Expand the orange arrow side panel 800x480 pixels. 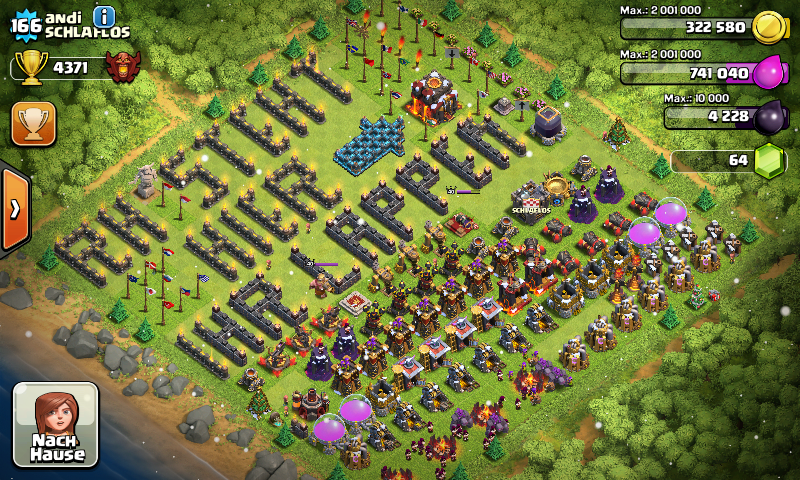tap(15, 208)
